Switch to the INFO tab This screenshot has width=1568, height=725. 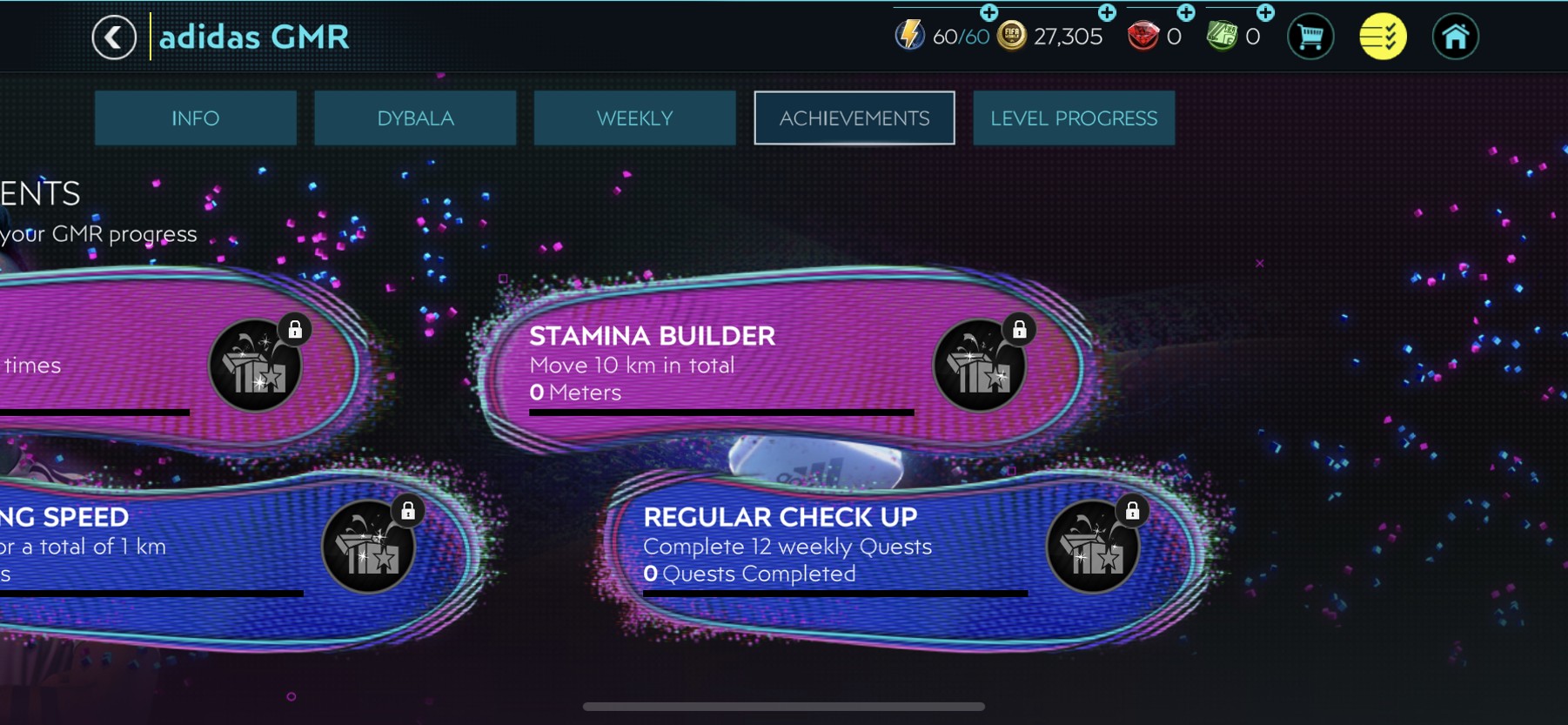195,118
